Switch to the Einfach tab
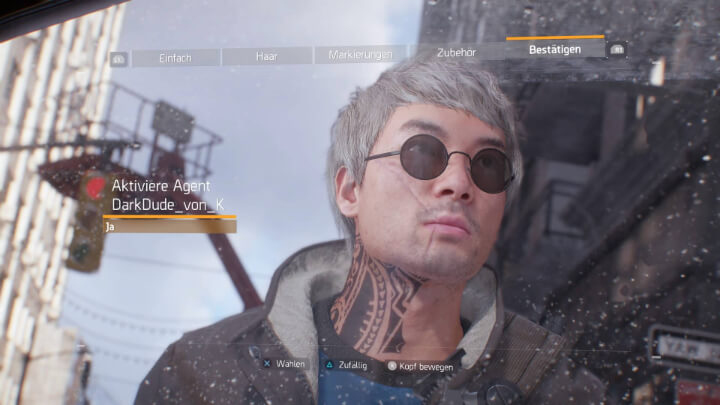The height and width of the screenshot is (405, 720). (x=175, y=58)
